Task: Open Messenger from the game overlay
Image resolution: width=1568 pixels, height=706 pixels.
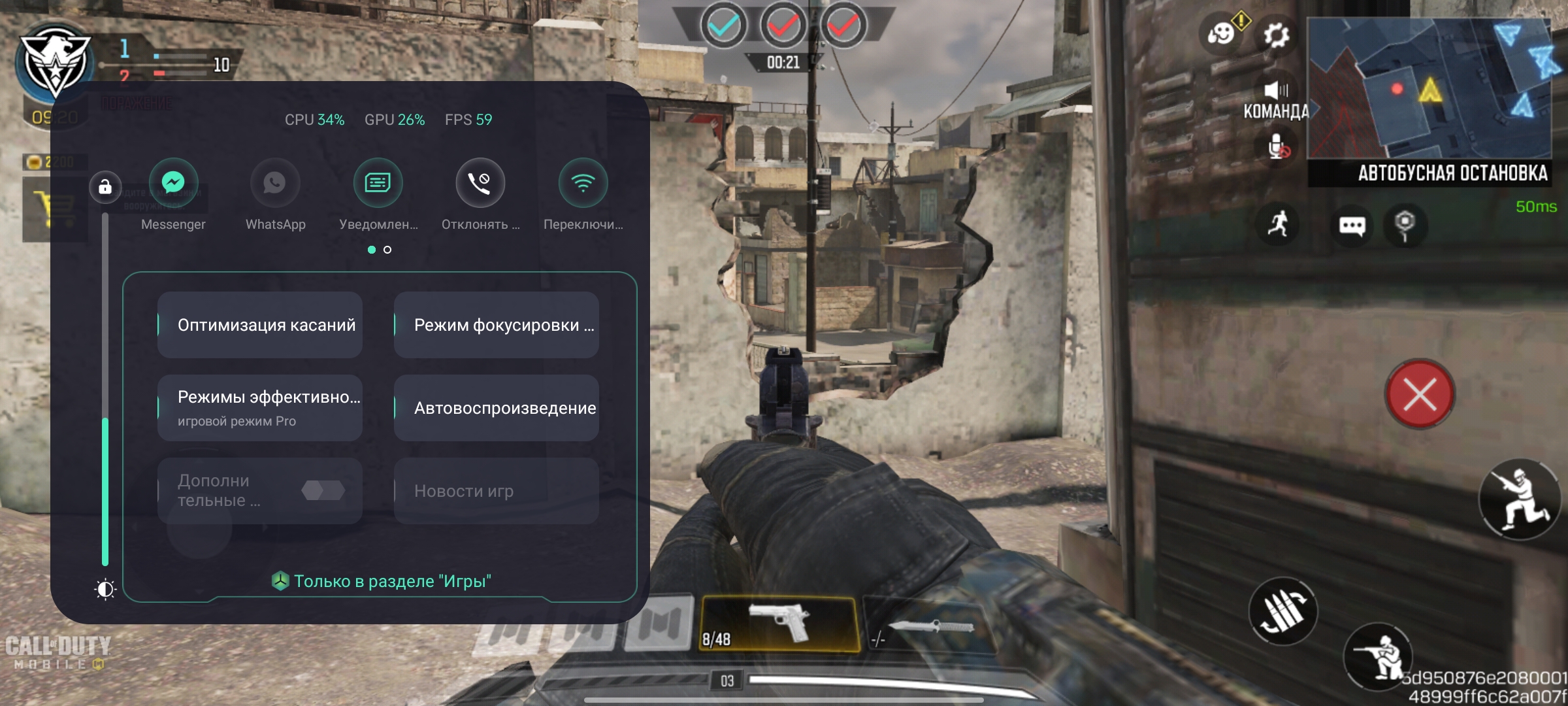Action: click(x=173, y=183)
